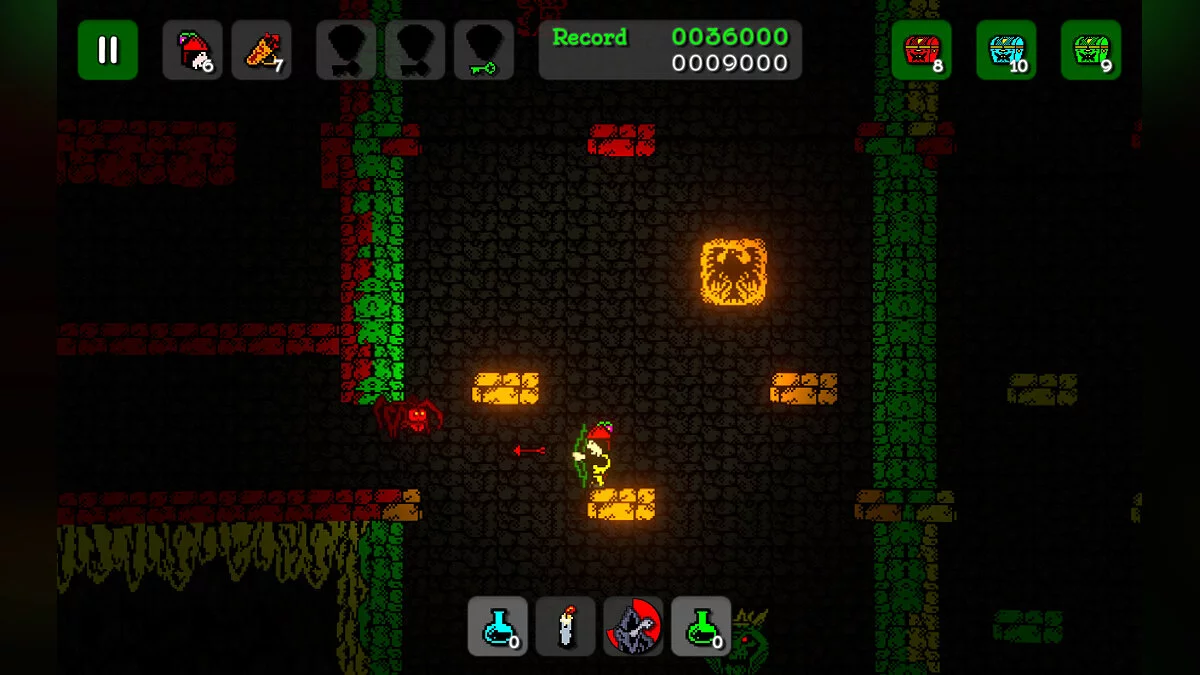Use the cyan potion flask
Viewport: 1200px width, 675px height.
click(498, 627)
